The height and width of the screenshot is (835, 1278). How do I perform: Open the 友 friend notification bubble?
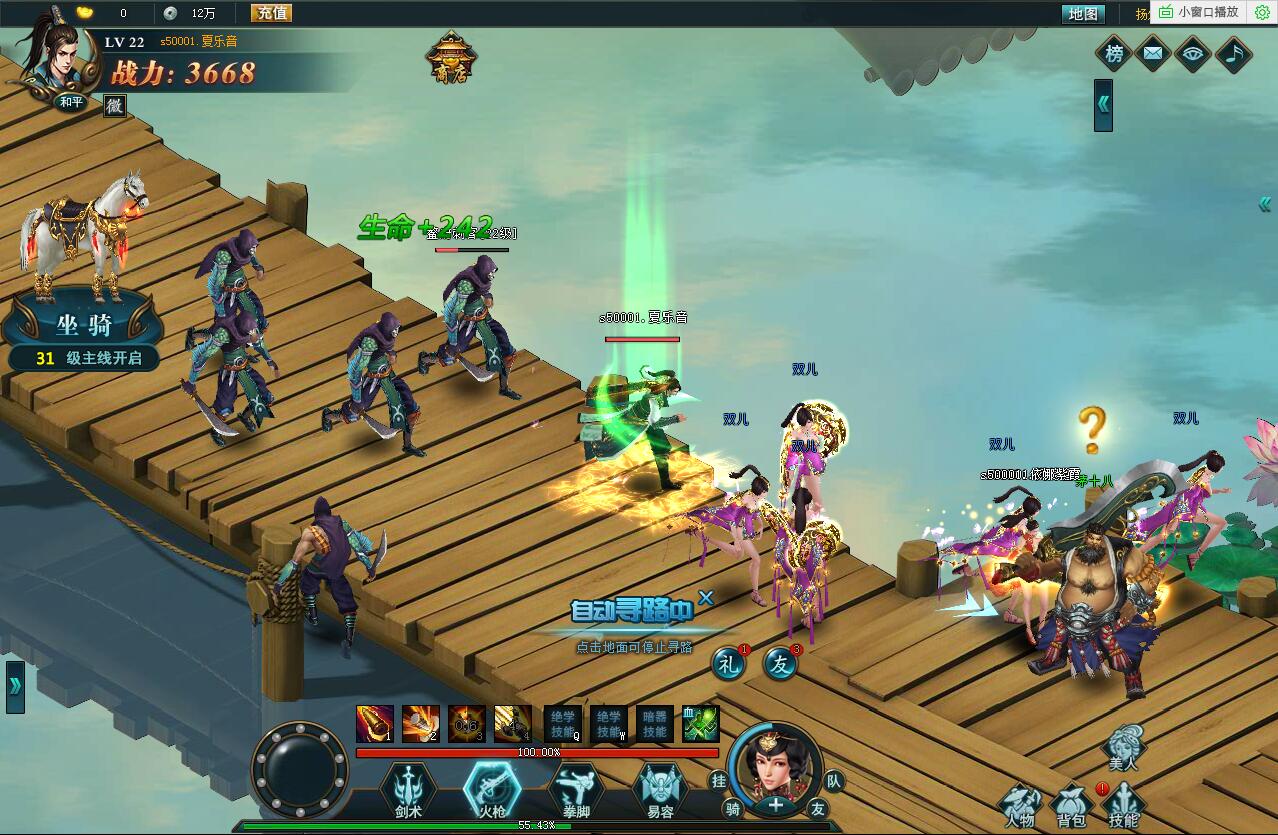(780, 662)
